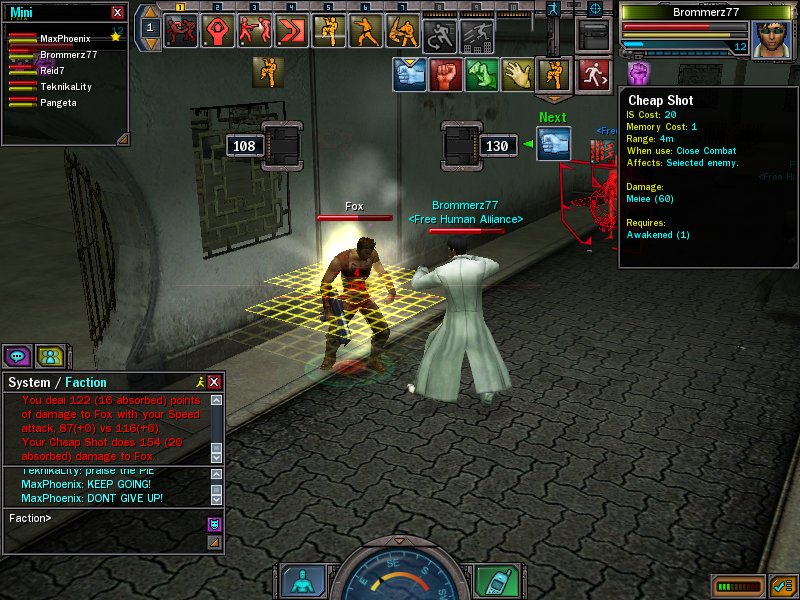Open the green cell phone button
Image resolution: width=800 pixels, height=600 pixels.
pyautogui.click(x=492, y=581)
